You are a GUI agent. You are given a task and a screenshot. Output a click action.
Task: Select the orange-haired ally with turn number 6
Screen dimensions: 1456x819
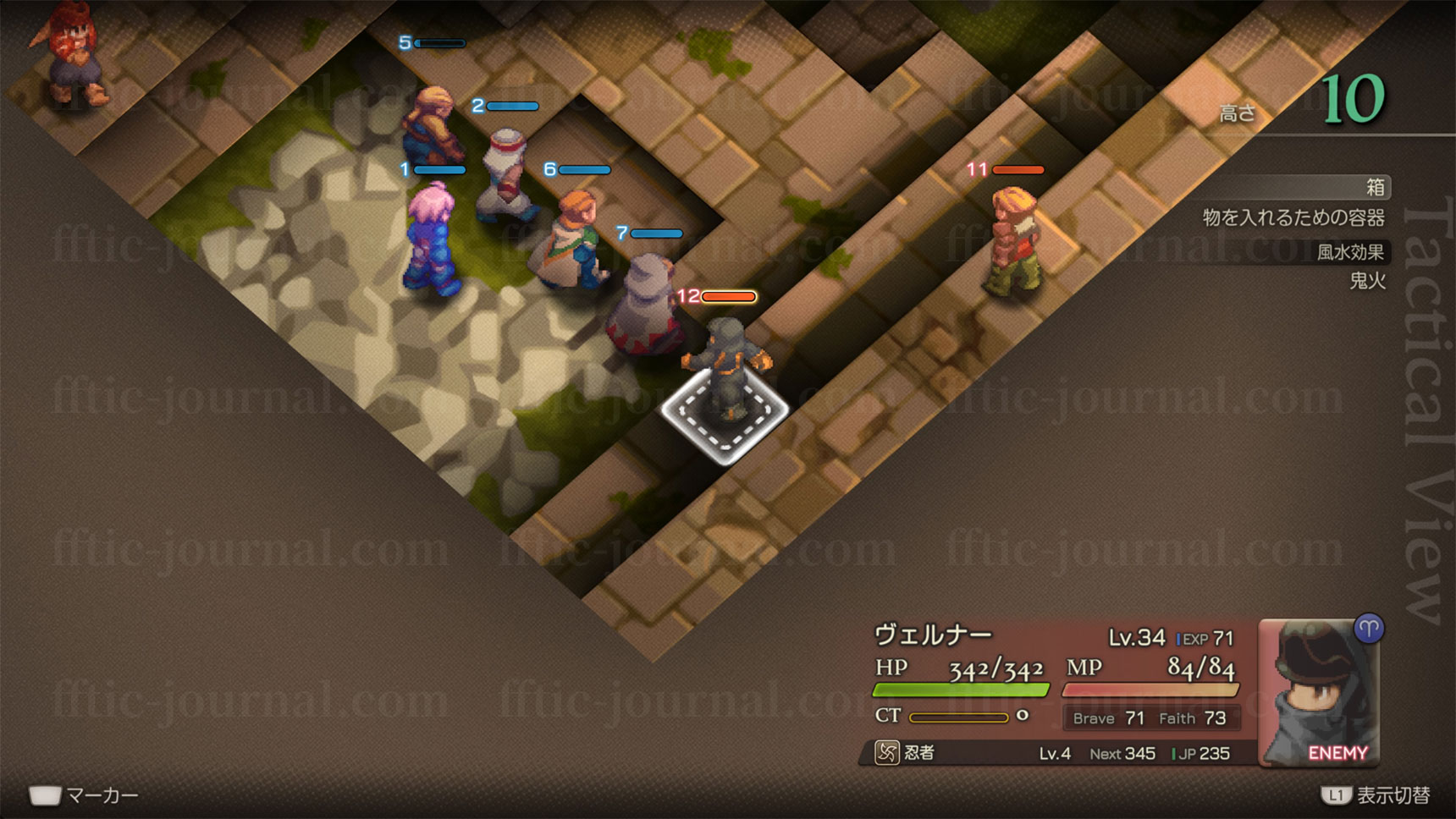click(573, 241)
